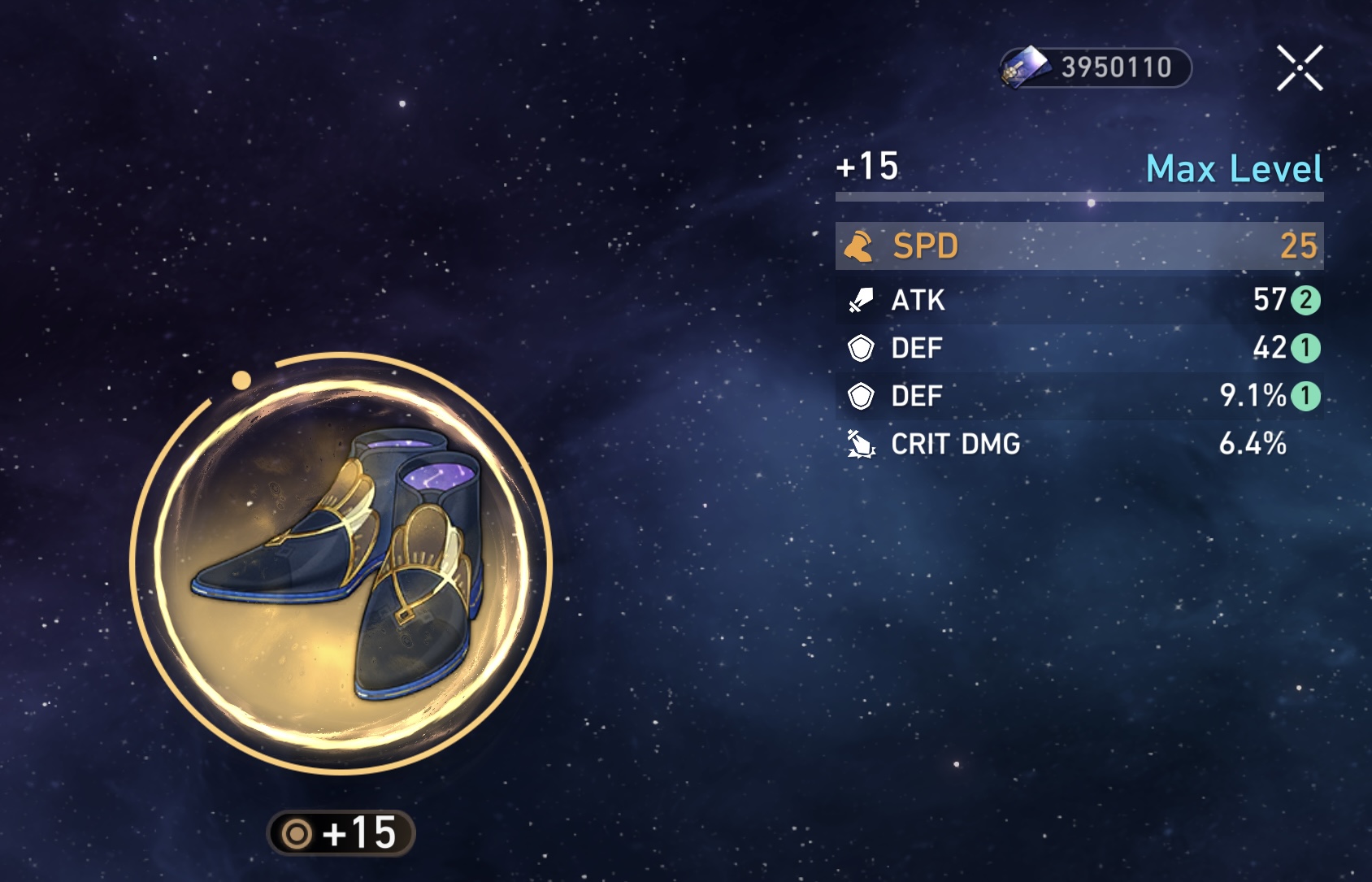Select the ATK 57 substat row

[x=1079, y=300]
